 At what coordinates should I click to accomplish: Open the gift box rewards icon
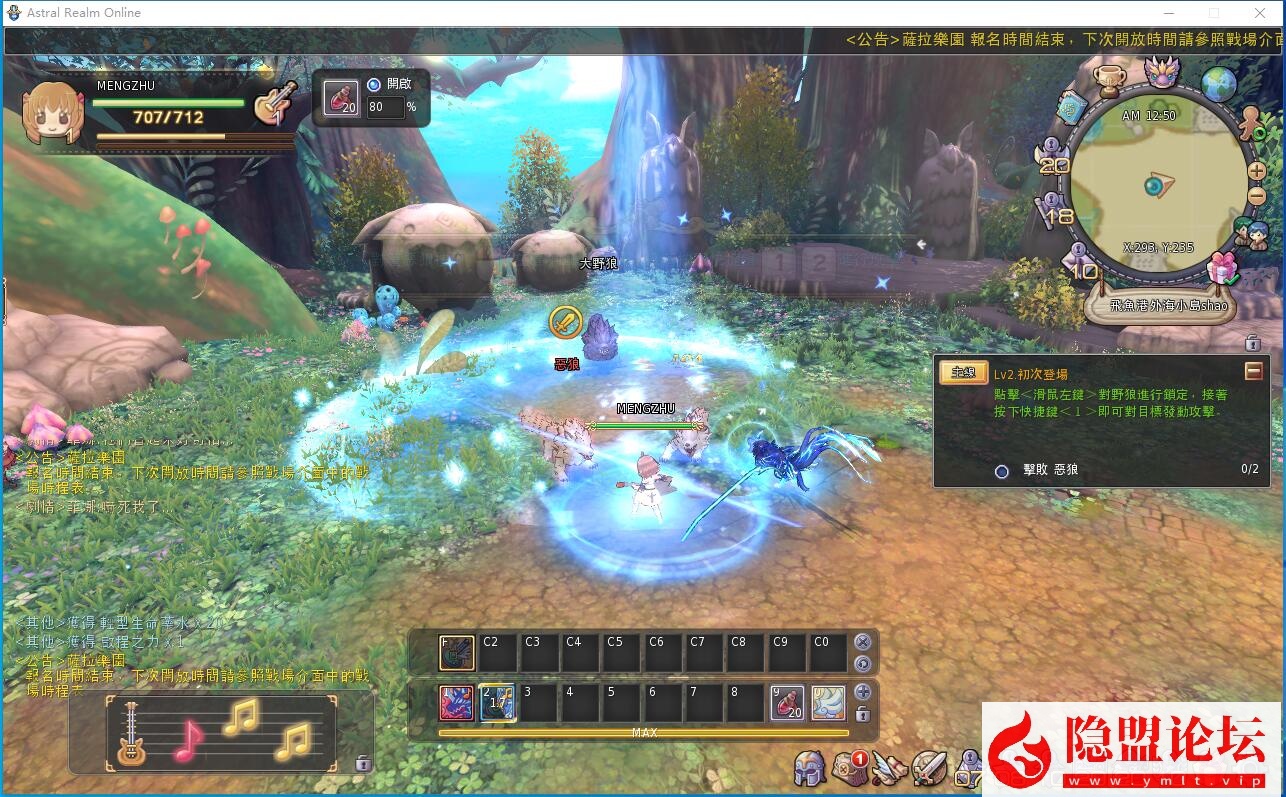[x=1222, y=268]
